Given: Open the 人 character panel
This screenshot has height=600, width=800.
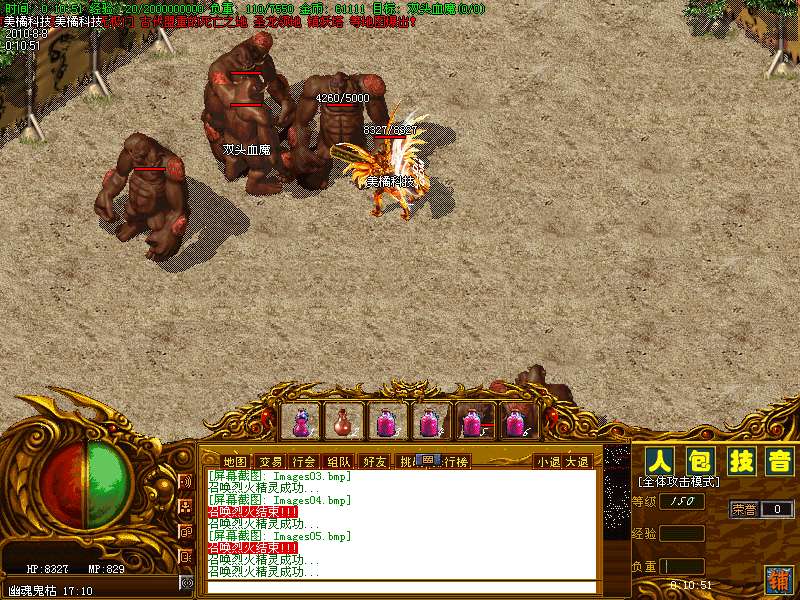Looking at the screenshot, I should pos(657,461).
